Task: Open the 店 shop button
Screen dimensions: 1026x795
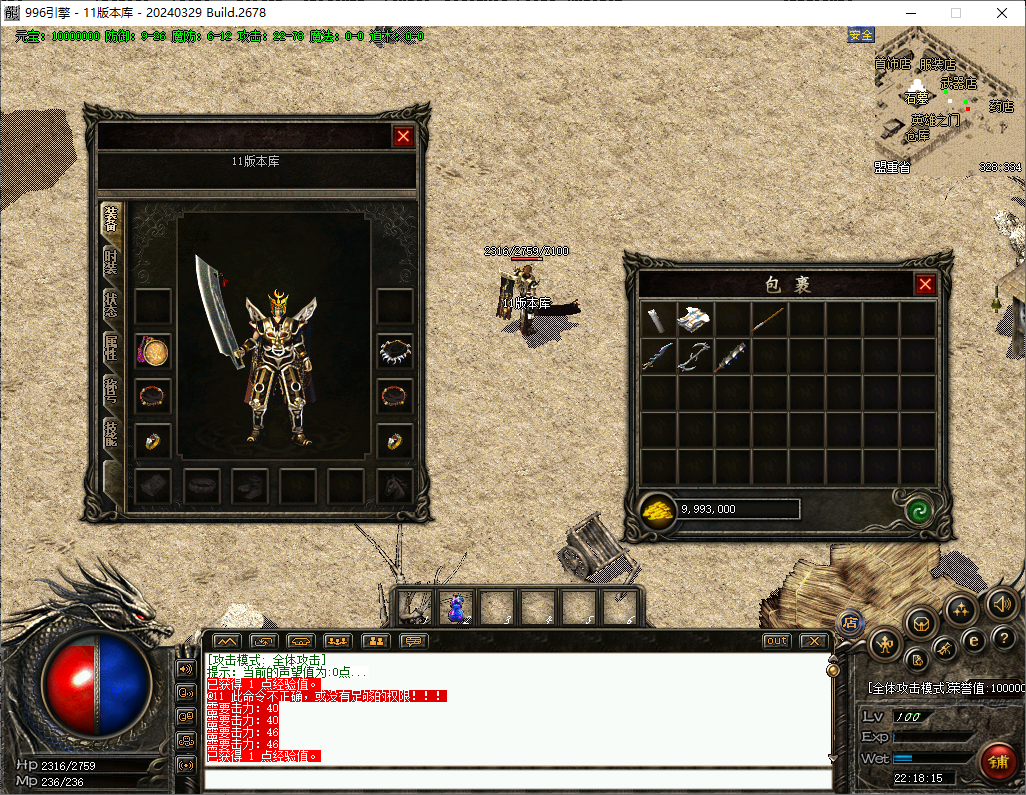Action: 851,622
